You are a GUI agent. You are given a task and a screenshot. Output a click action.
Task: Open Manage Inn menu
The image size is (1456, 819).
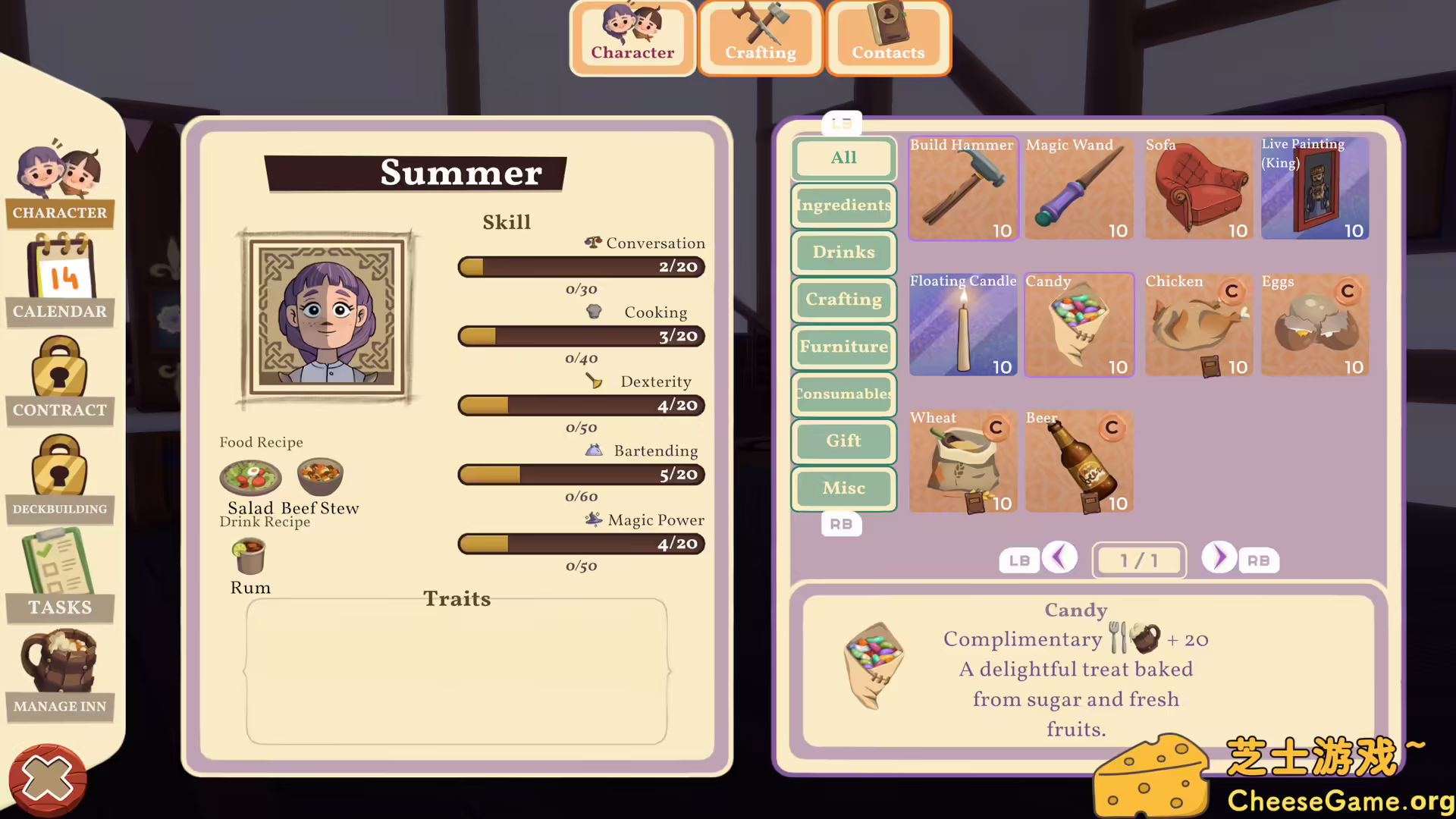click(60, 675)
